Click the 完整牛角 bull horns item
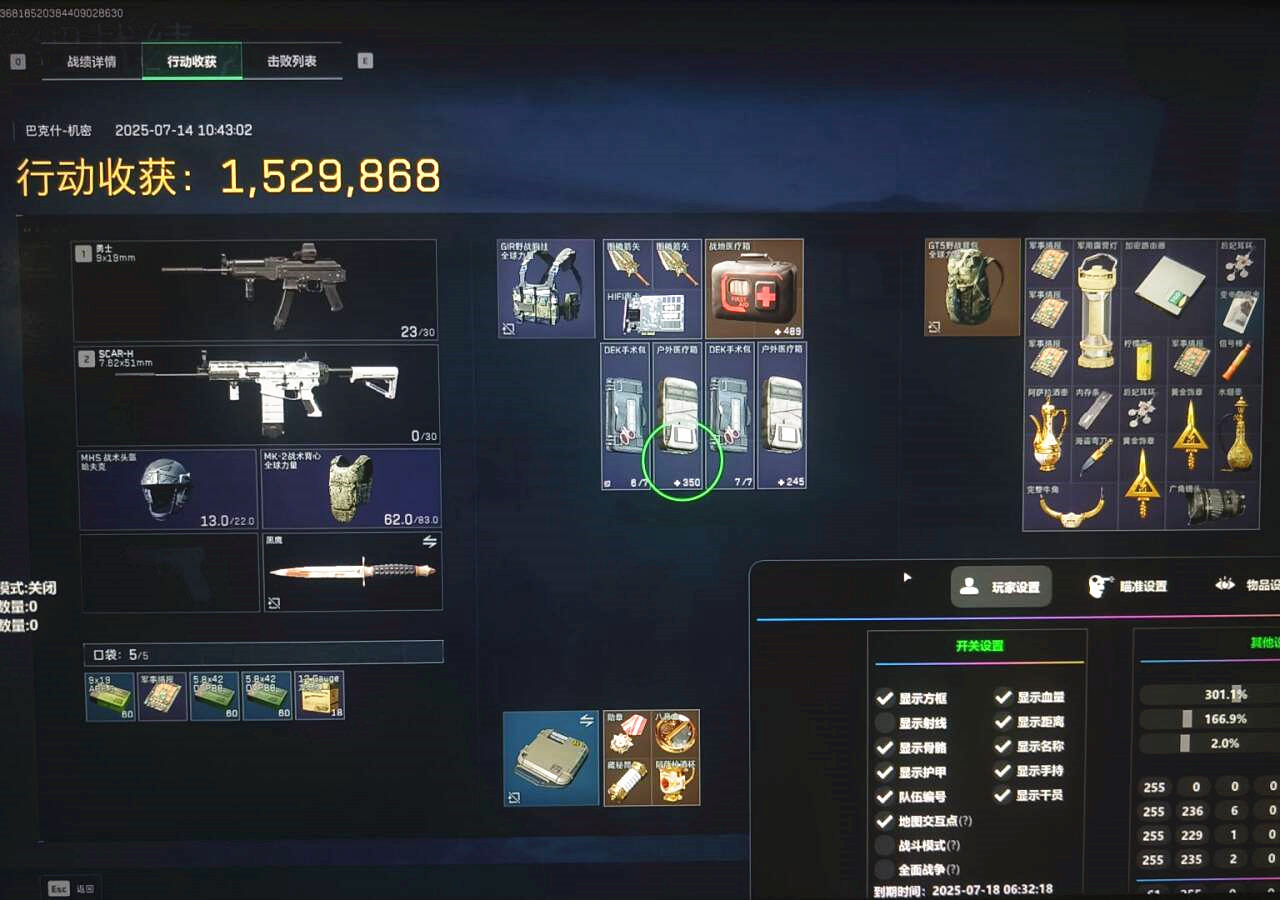1280x900 pixels. pyautogui.click(x=1071, y=506)
